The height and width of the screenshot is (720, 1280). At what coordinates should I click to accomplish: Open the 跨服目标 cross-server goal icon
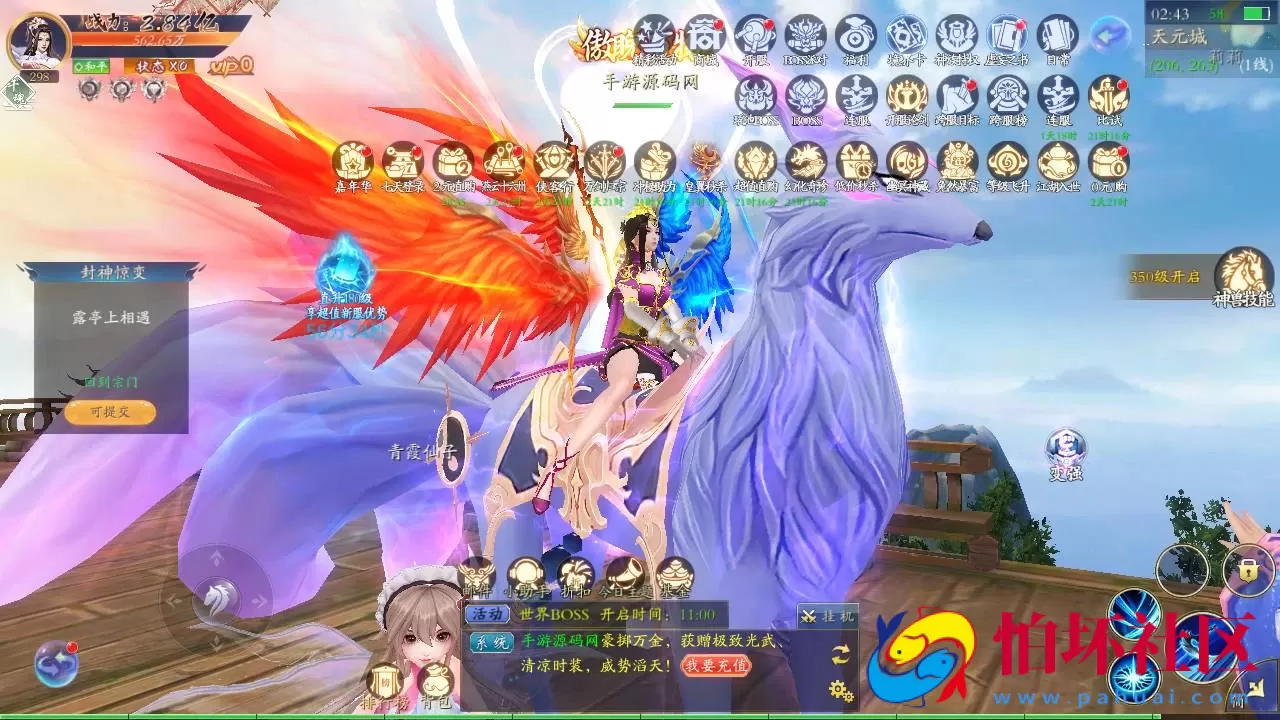click(x=956, y=98)
